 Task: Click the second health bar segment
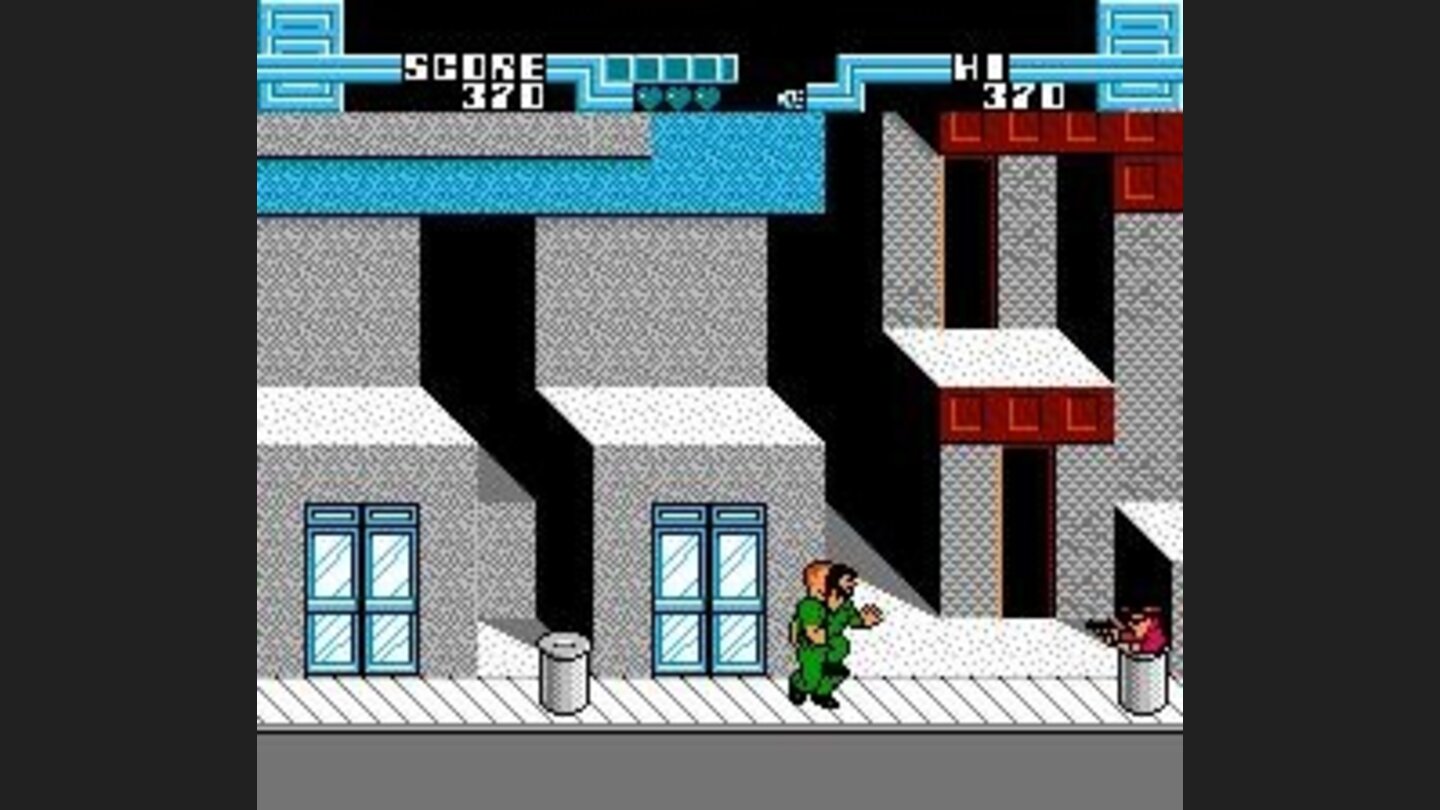[647, 68]
